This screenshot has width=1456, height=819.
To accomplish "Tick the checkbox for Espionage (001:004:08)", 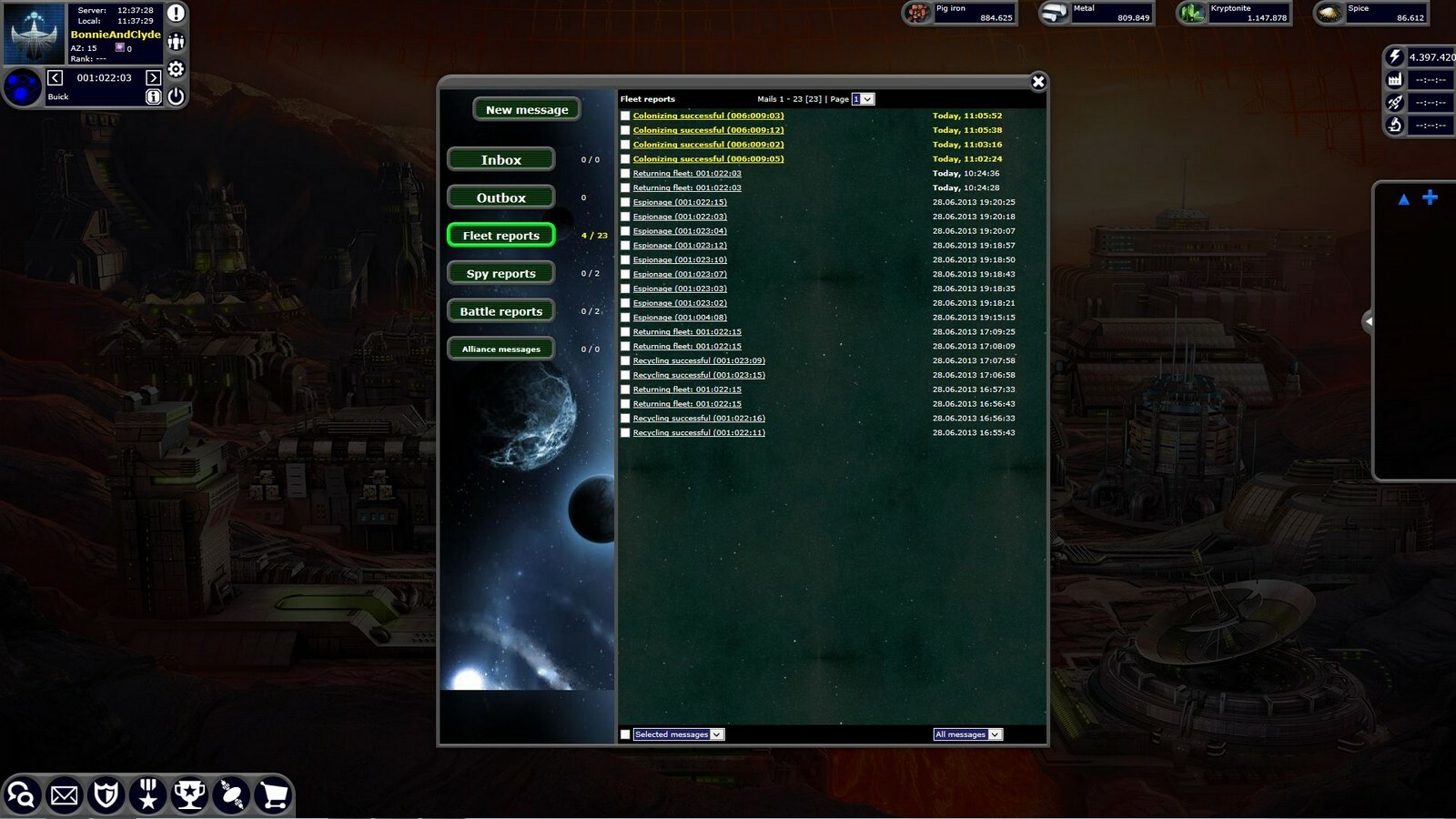I will [624, 318].
